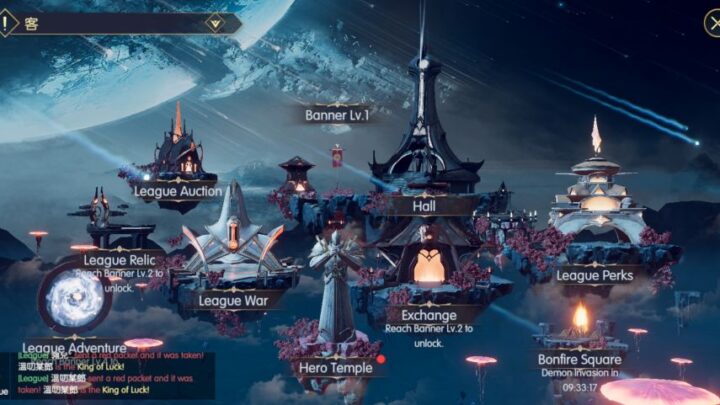
Task: Visit the Hero Temple
Action: click(x=336, y=367)
